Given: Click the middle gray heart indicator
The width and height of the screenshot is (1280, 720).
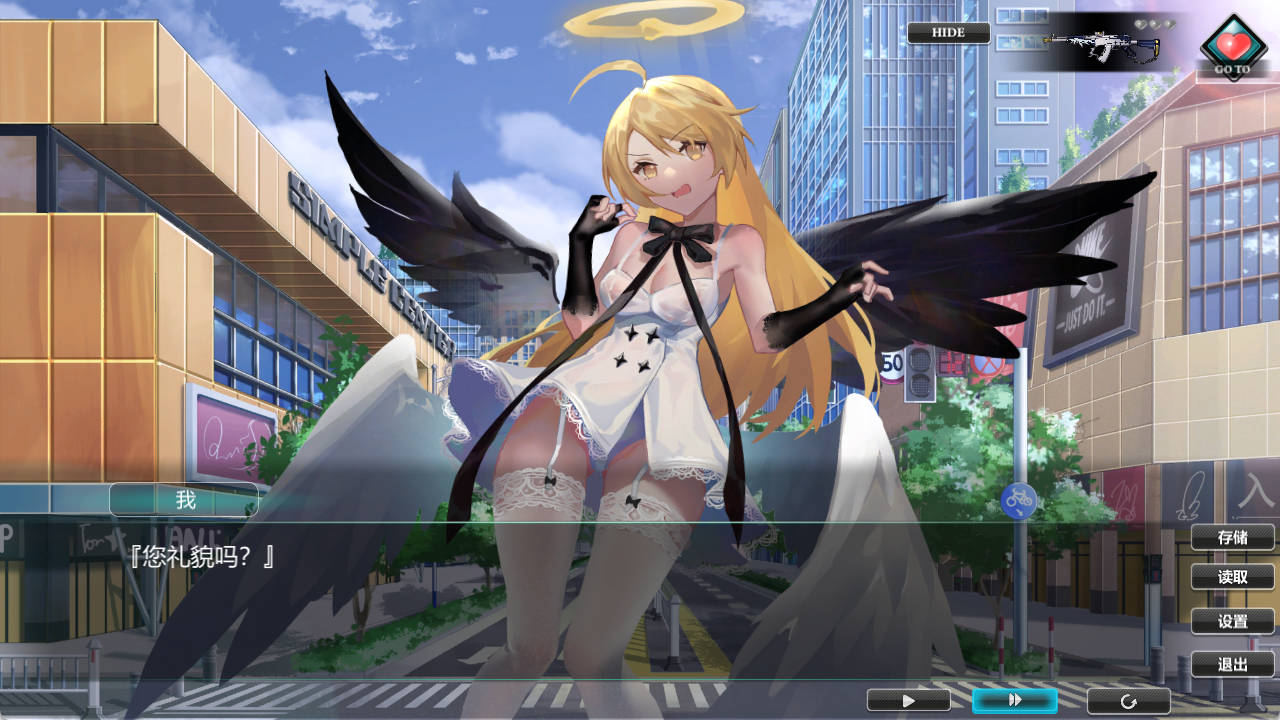Looking at the screenshot, I should click(1154, 23).
